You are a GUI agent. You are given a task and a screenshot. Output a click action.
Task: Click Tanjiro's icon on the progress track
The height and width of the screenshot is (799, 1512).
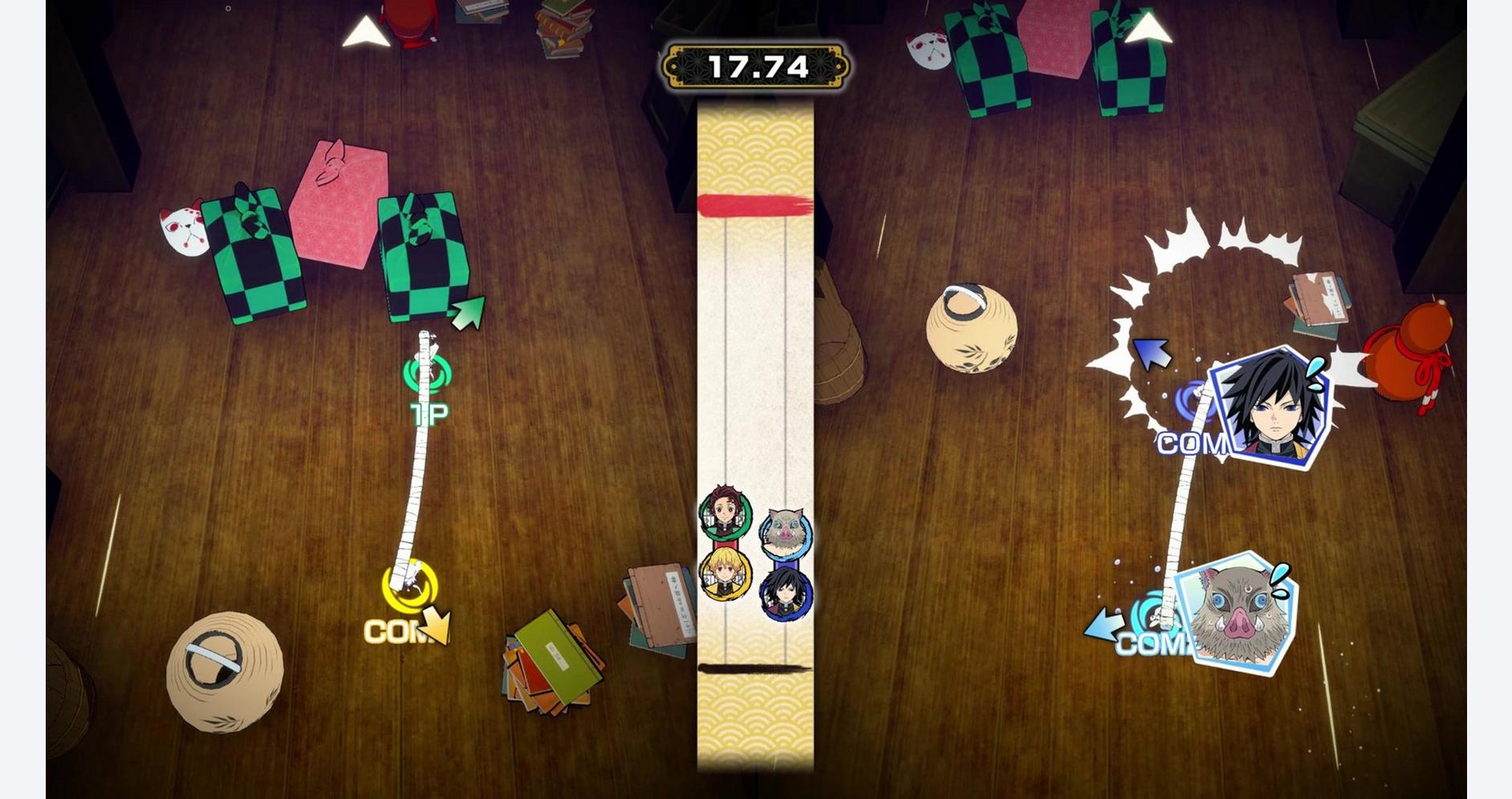[725, 512]
